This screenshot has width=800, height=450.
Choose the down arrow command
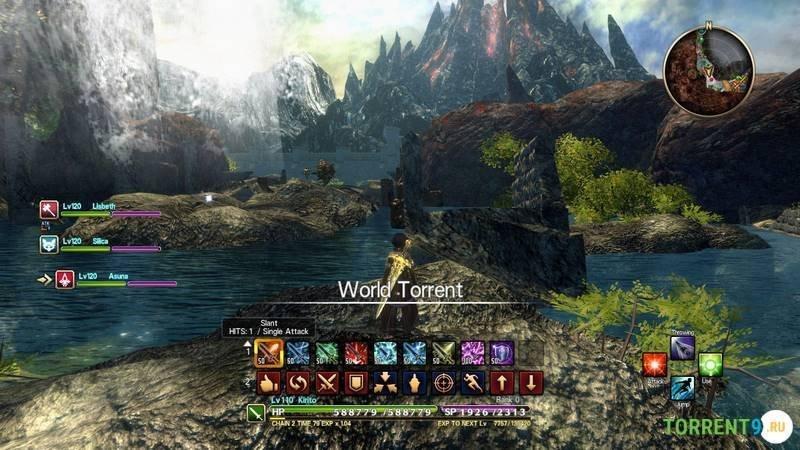[531, 382]
